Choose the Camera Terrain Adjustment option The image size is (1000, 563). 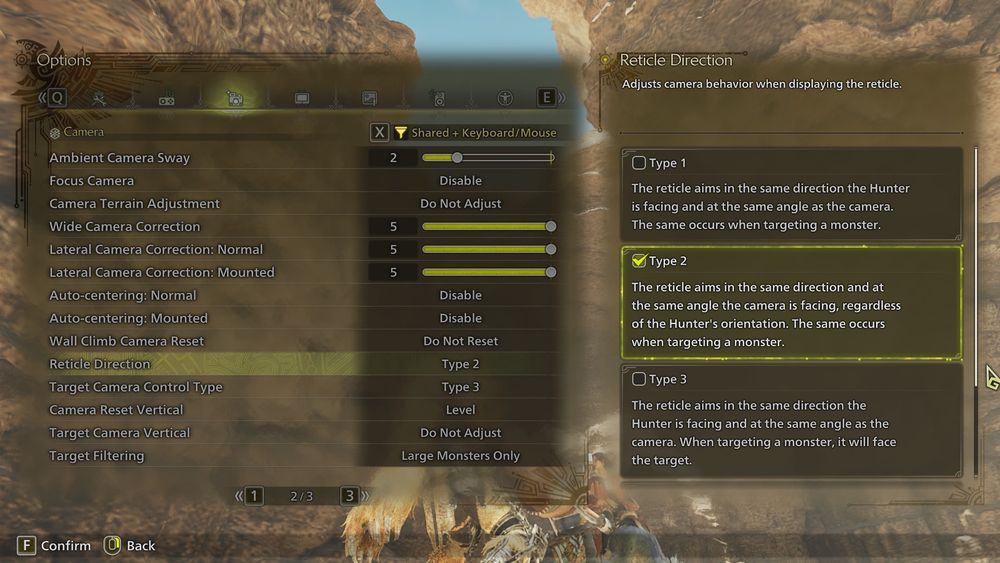tap(300, 204)
